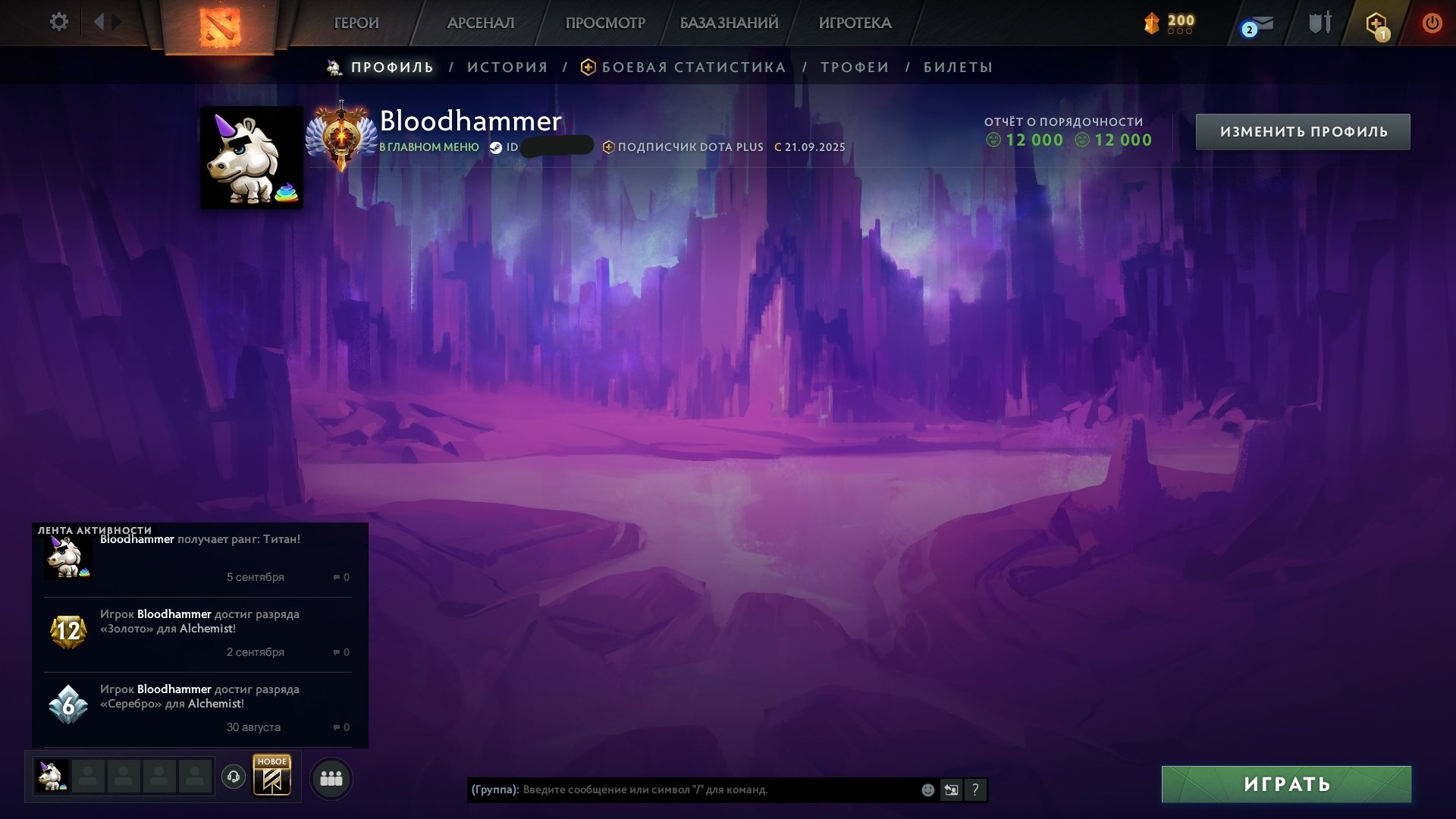Open the emoticon picker in chat
The width and height of the screenshot is (1456, 819).
pos(927,790)
